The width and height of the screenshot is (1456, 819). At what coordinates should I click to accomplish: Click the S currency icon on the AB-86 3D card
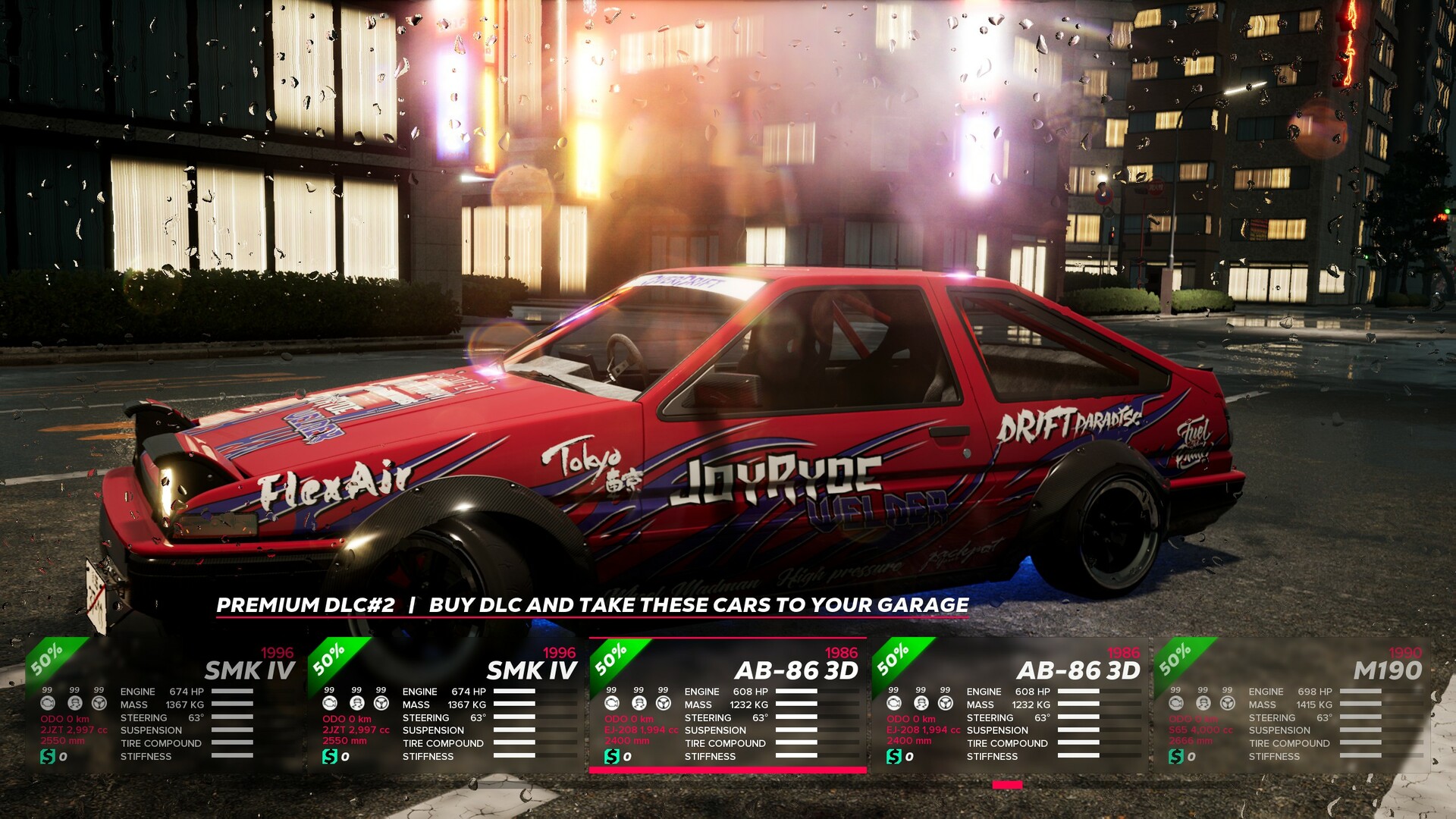pyautogui.click(x=610, y=756)
